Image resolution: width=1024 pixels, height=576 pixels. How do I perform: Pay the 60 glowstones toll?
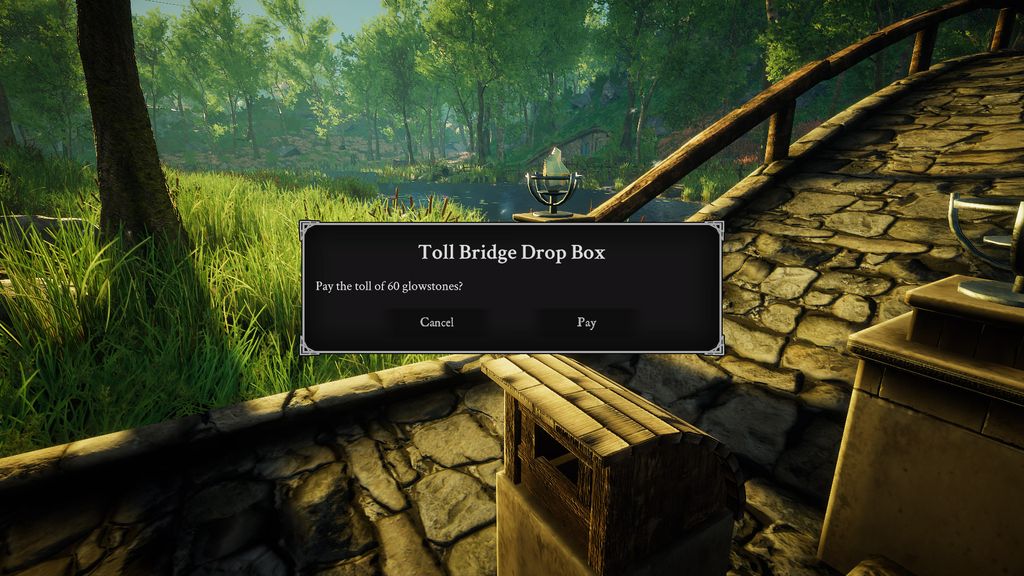(x=586, y=322)
